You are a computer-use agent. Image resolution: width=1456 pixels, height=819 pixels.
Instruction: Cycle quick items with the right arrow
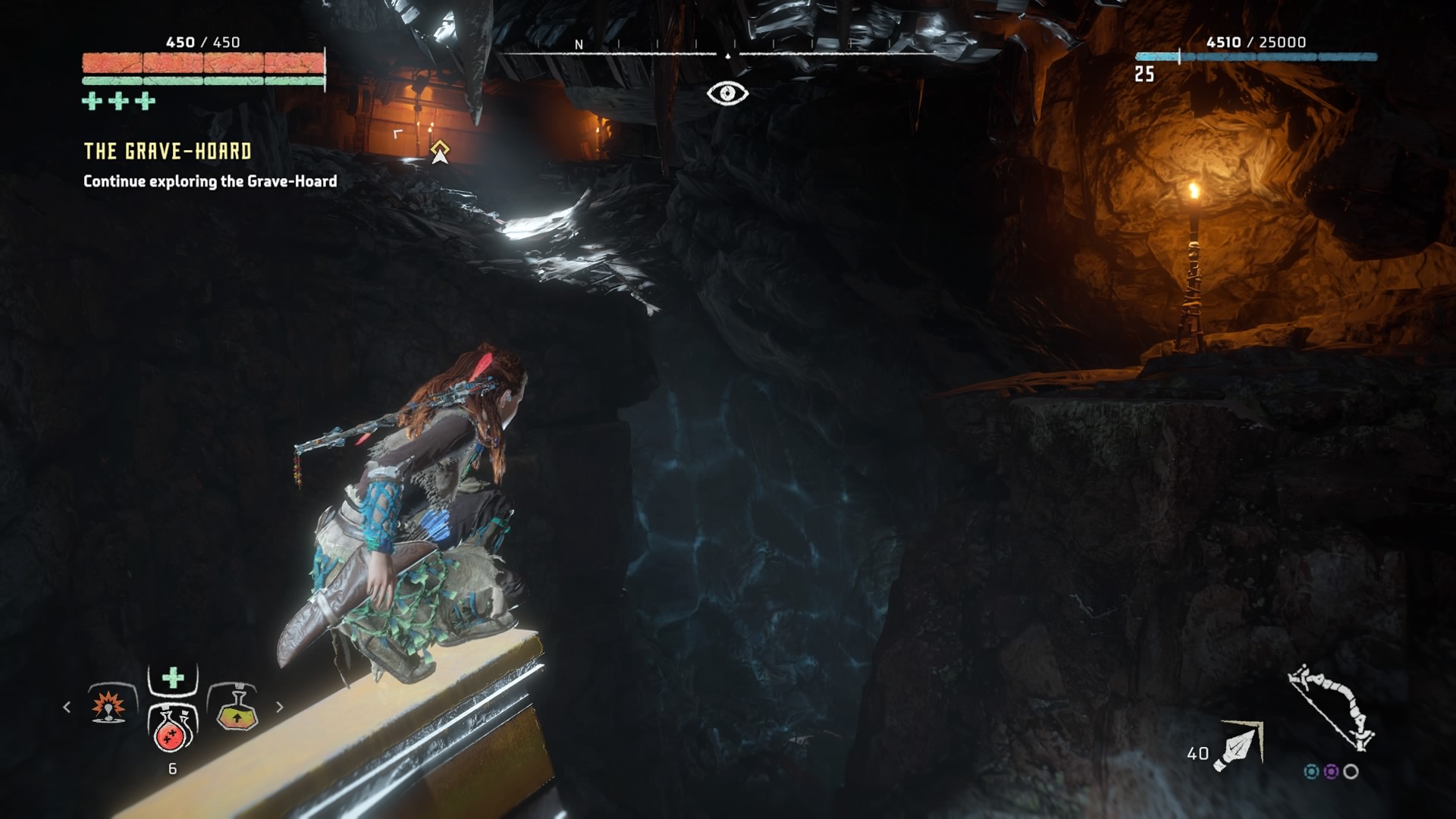point(279,707)
